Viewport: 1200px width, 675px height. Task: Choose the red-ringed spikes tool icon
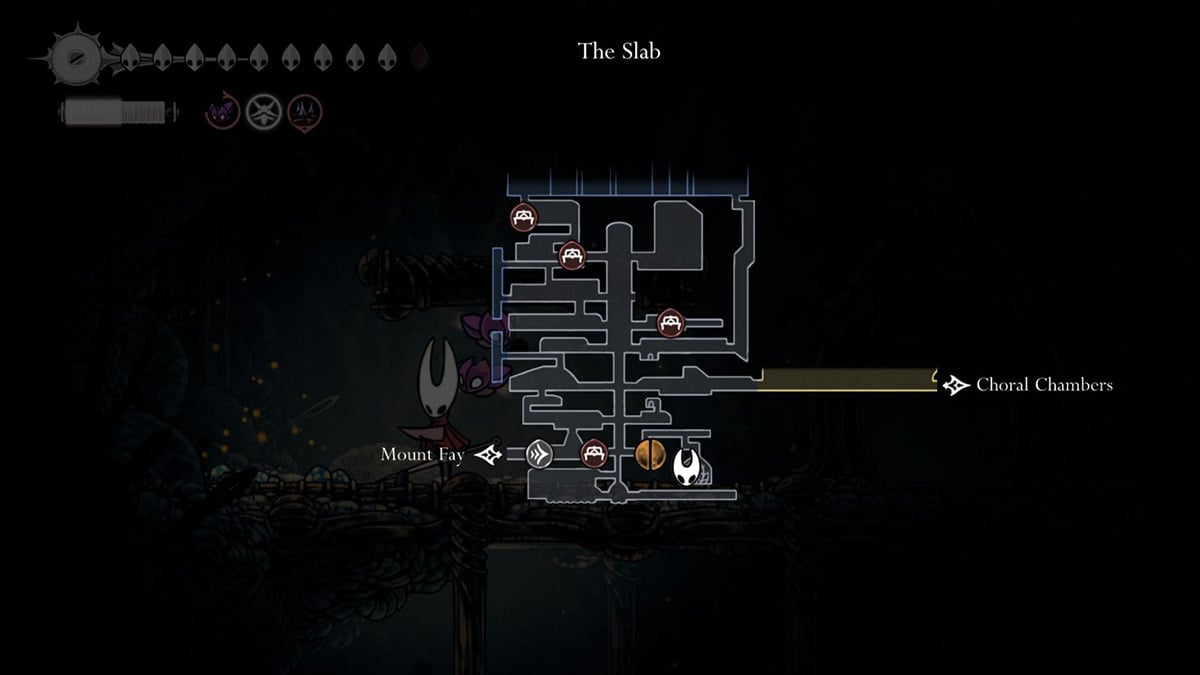pos(304,109)
